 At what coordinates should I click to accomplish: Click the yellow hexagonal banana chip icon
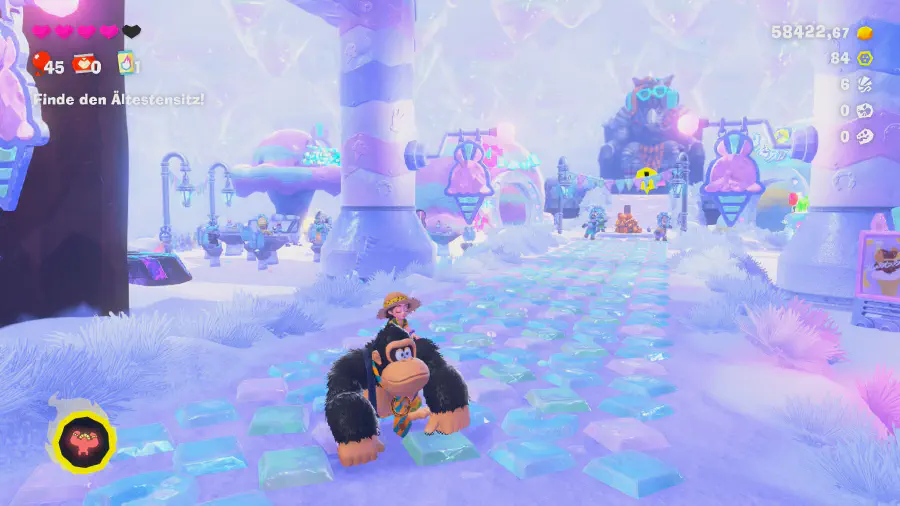[866, 58]
